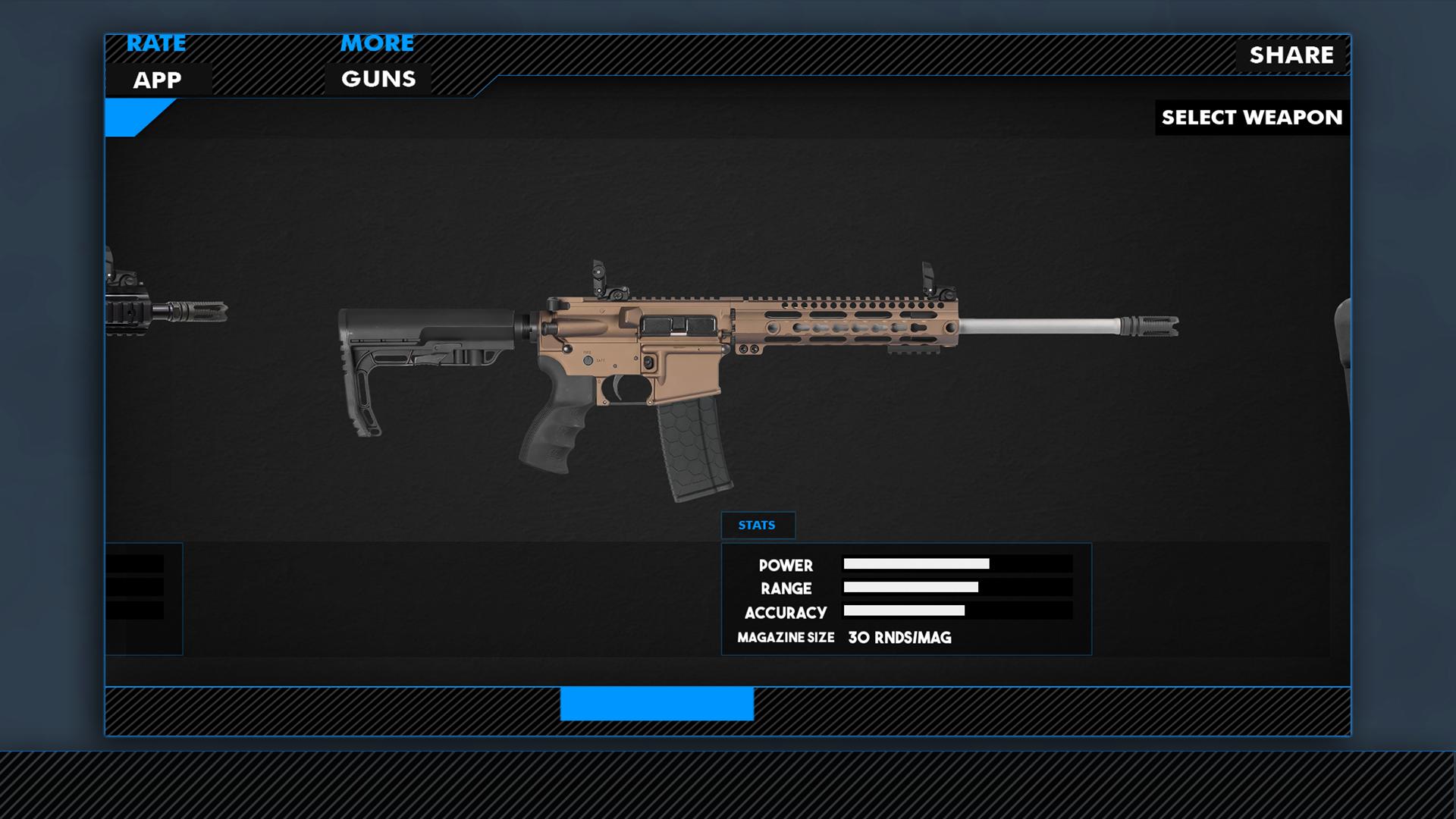Toggle the safety lever on the receiver
The width and height of the screenshot is (1456, 819).
click(588, 362)
